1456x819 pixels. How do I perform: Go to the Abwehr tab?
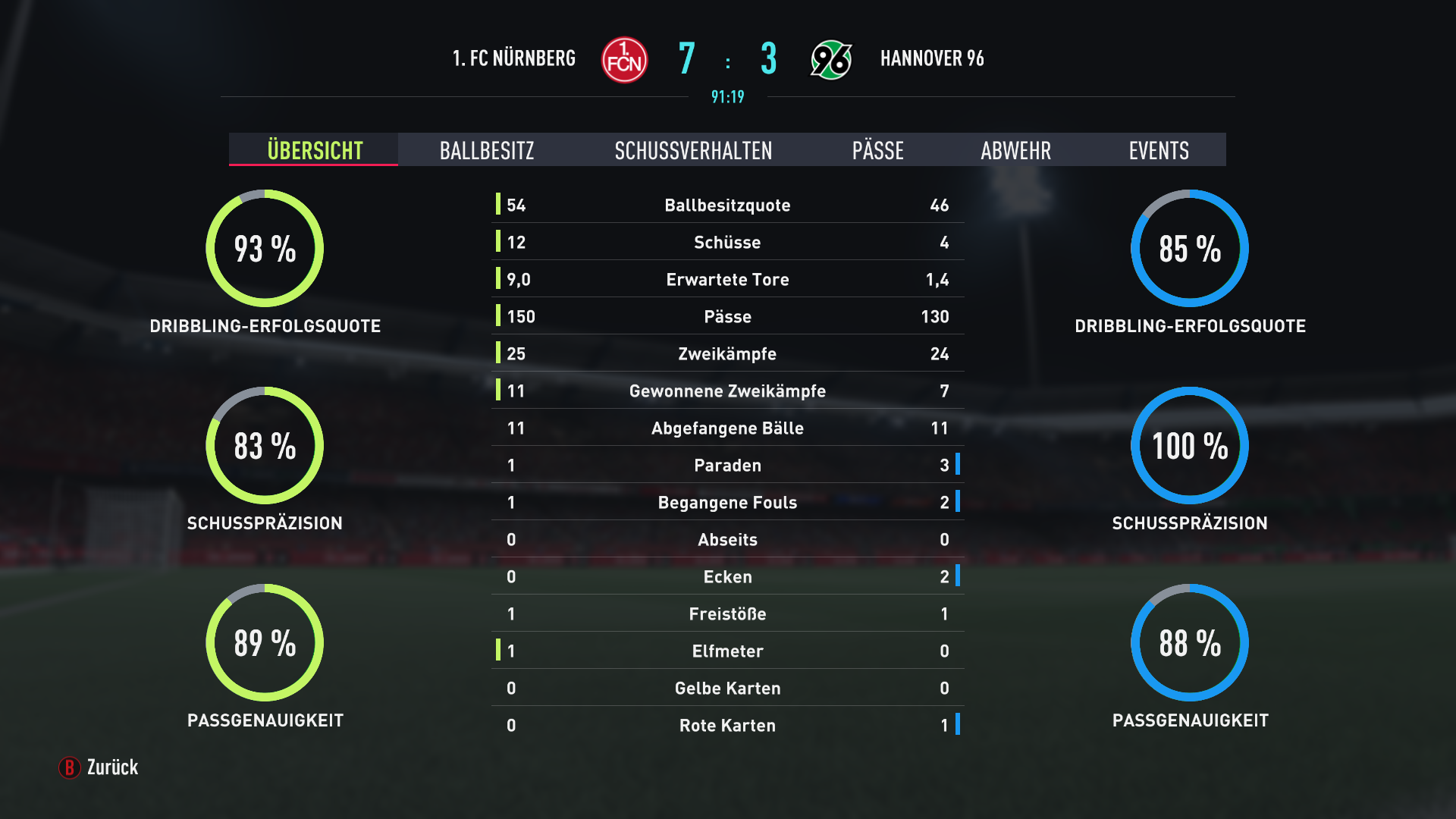(x=1015, y=150)
